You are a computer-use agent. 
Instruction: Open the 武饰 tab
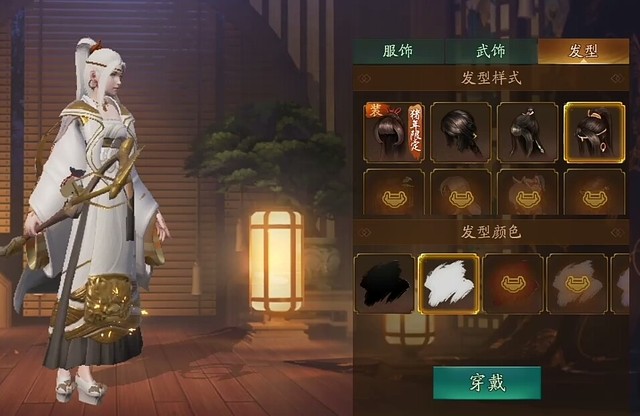(x=489, y=51)
